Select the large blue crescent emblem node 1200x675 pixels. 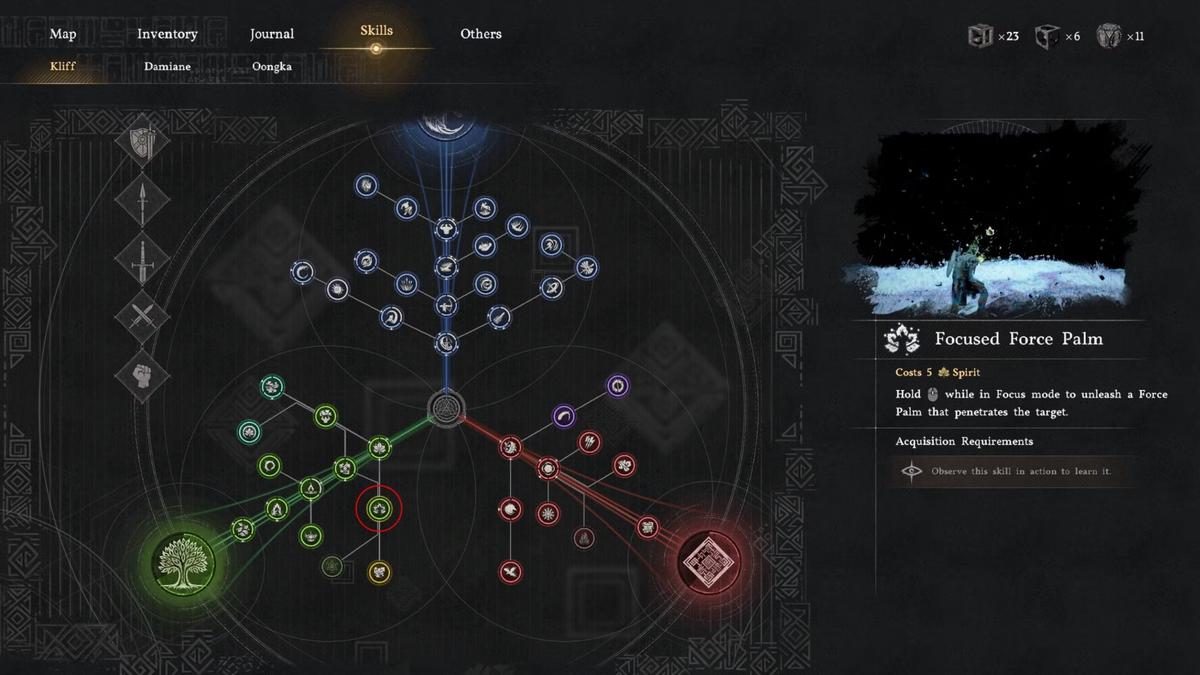[x=446, y=127]
